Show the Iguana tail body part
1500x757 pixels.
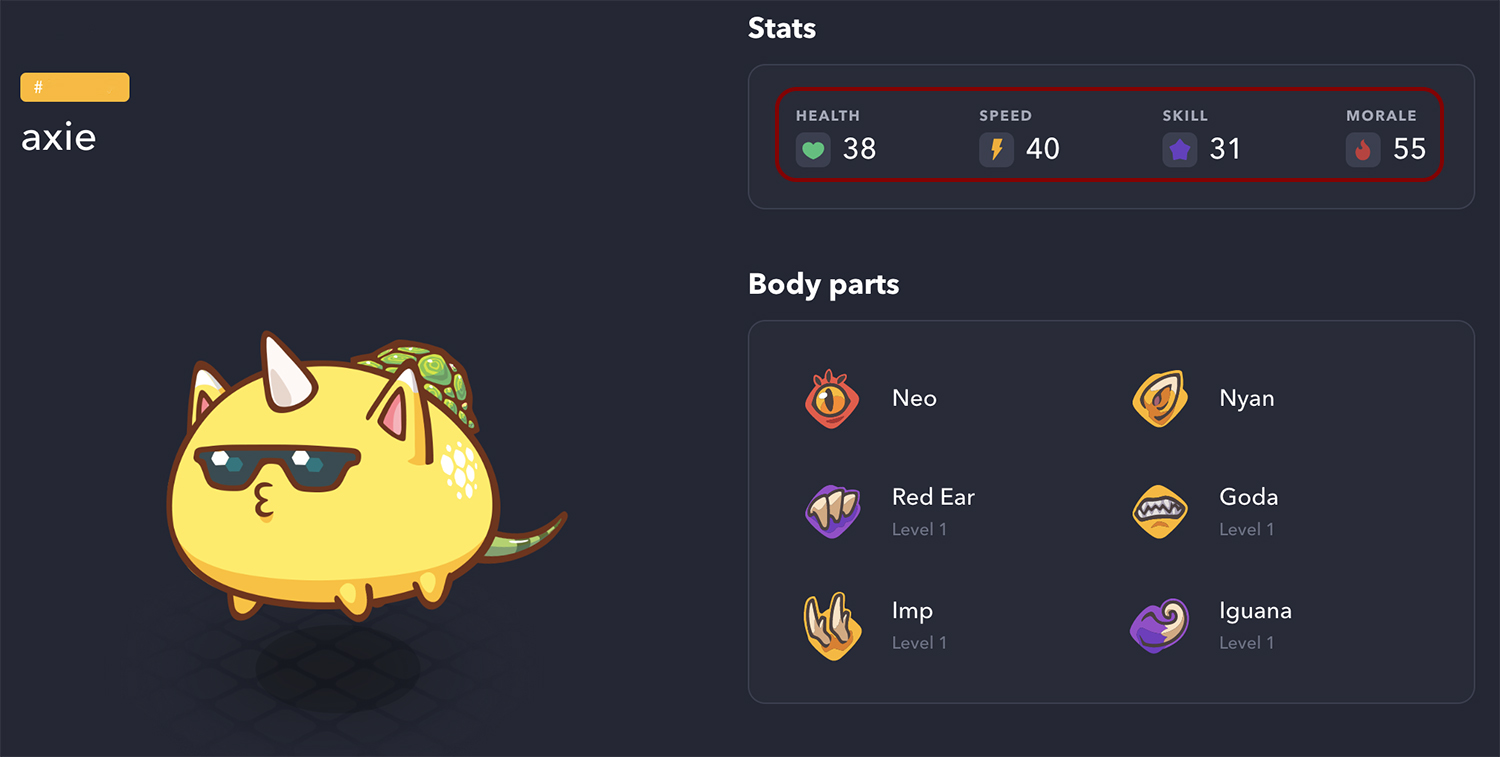click(1255, 612)
